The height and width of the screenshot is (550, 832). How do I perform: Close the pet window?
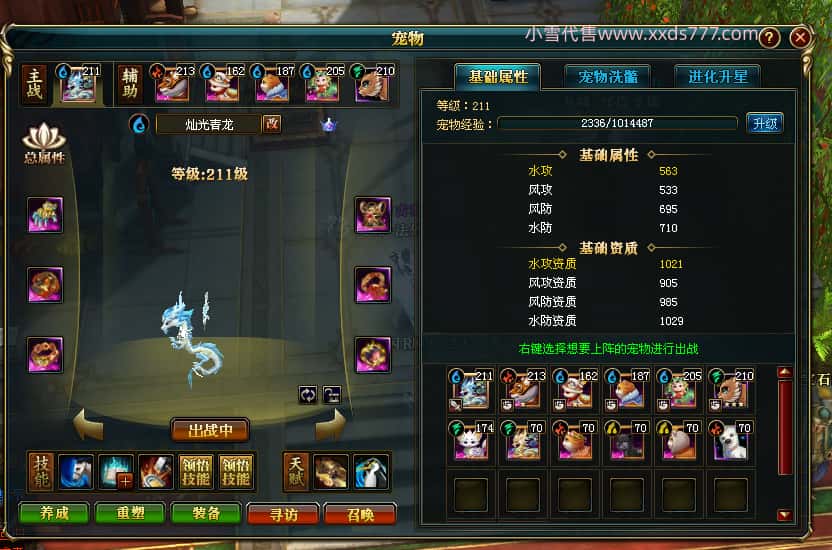pos(800,38)
